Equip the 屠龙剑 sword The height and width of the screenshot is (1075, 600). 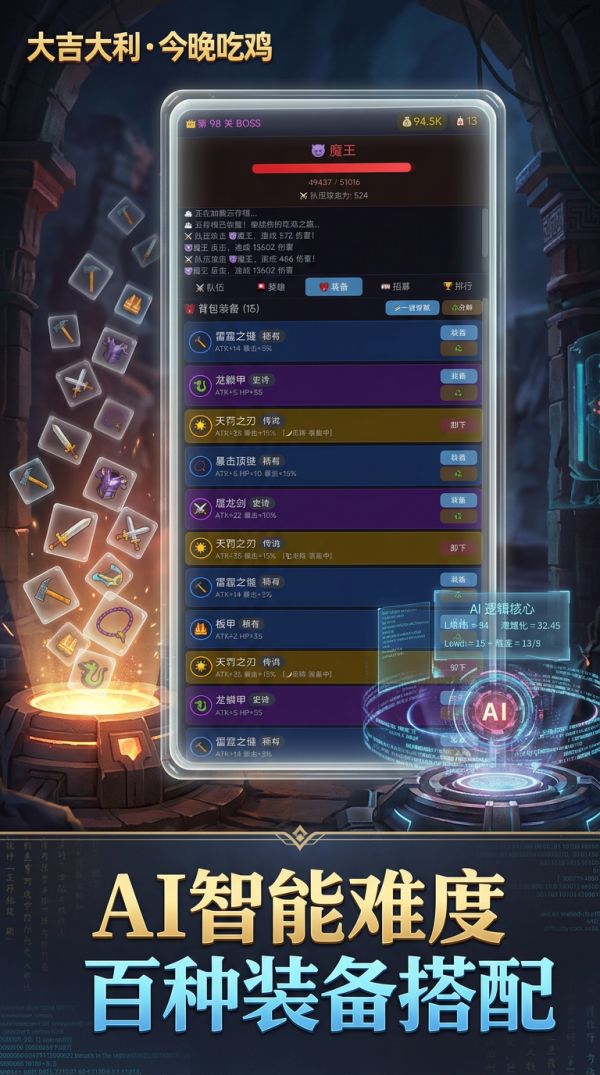(458, 500)
